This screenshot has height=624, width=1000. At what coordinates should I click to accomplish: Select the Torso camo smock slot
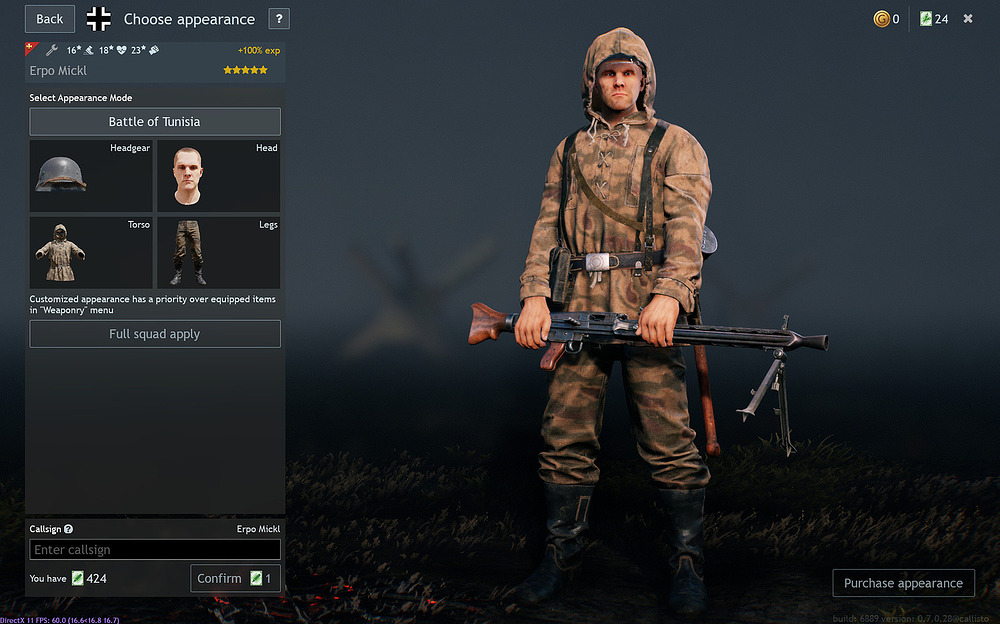(91, 252)
